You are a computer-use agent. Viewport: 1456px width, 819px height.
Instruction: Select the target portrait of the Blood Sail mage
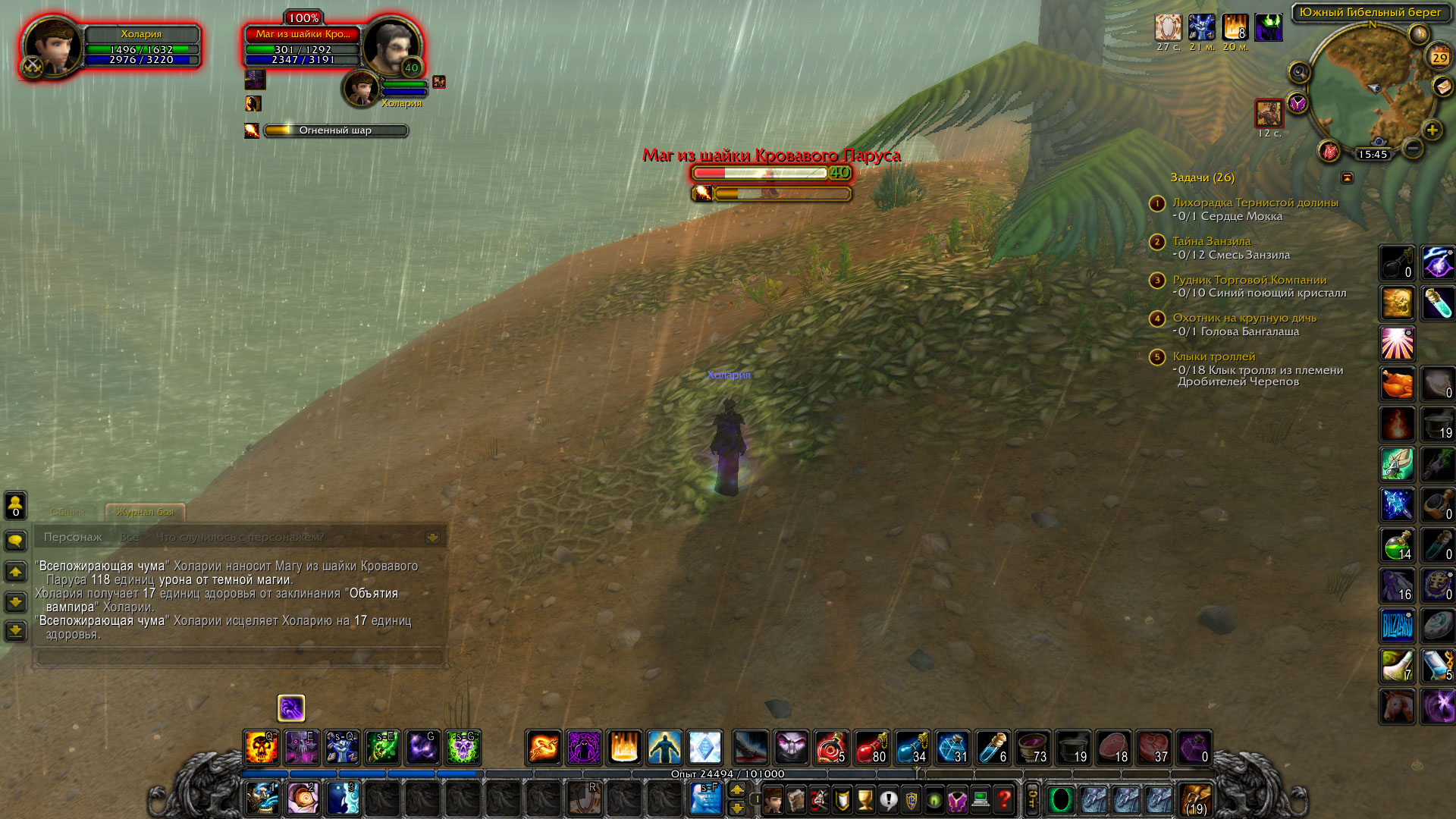click(391, 45)
